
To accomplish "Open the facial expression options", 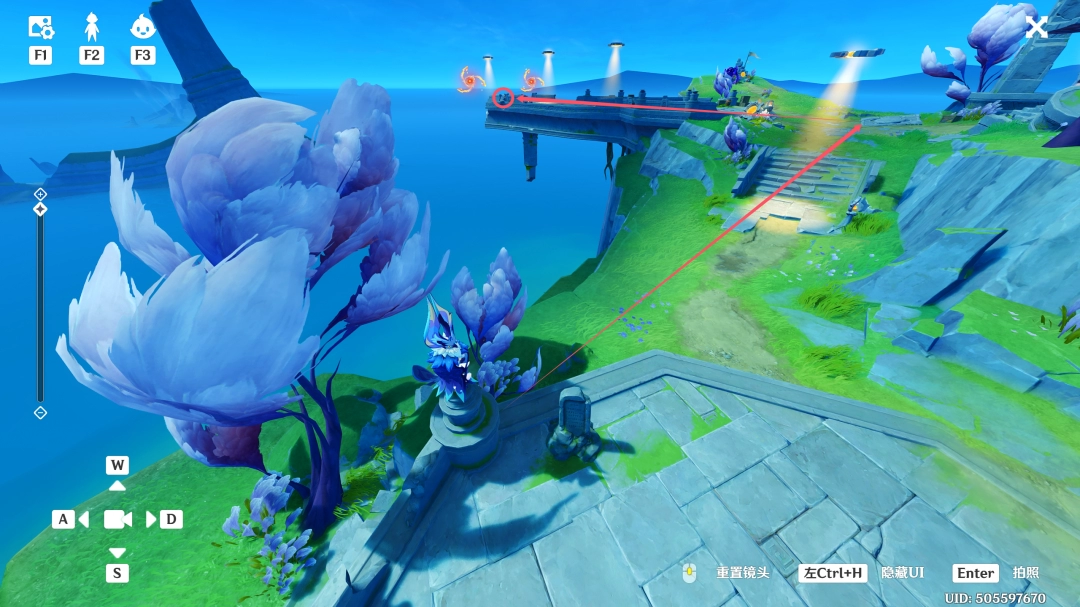I will pyautogui.click(x=143, y=27).
